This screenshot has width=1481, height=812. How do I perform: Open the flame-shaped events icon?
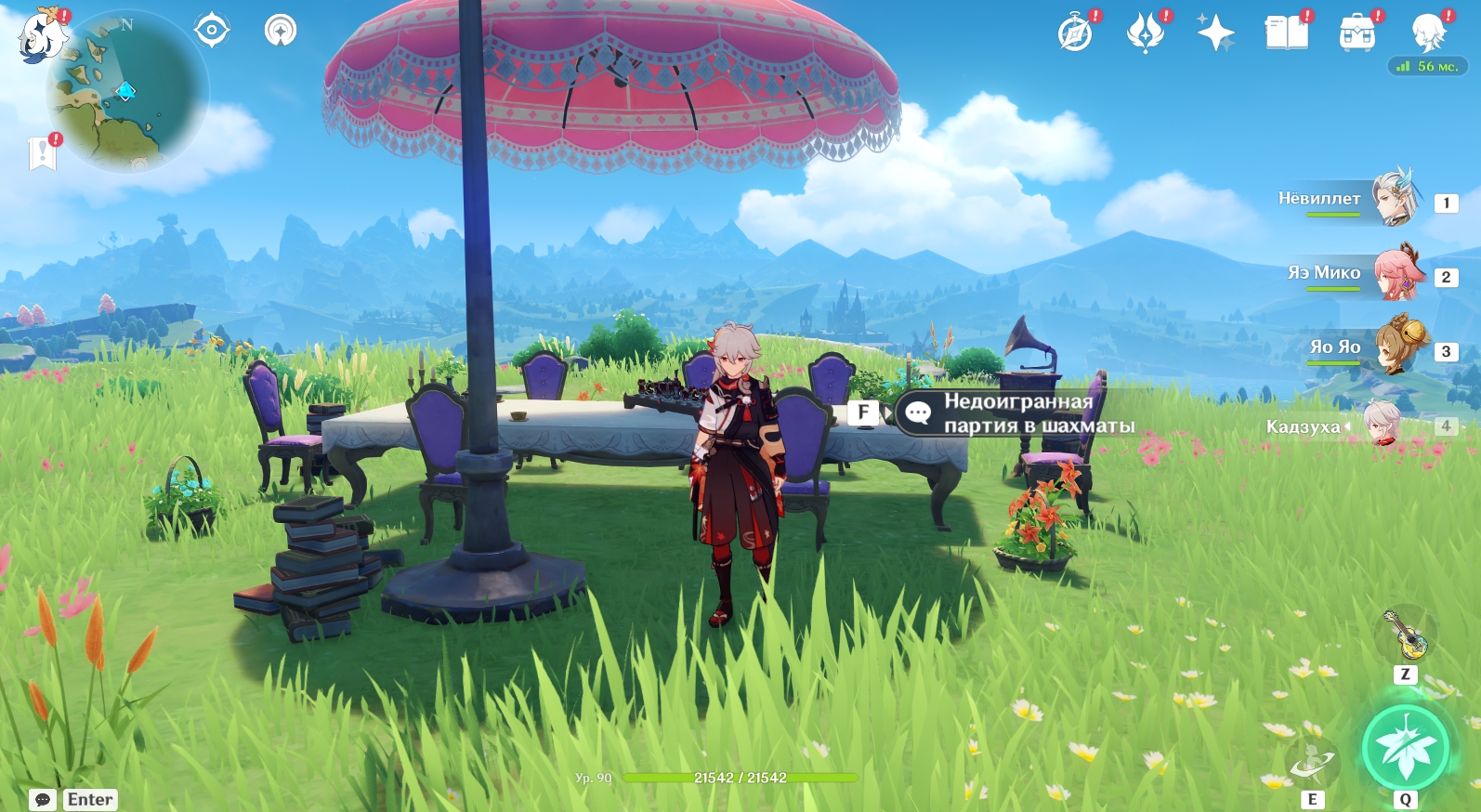coord(1146,33)
